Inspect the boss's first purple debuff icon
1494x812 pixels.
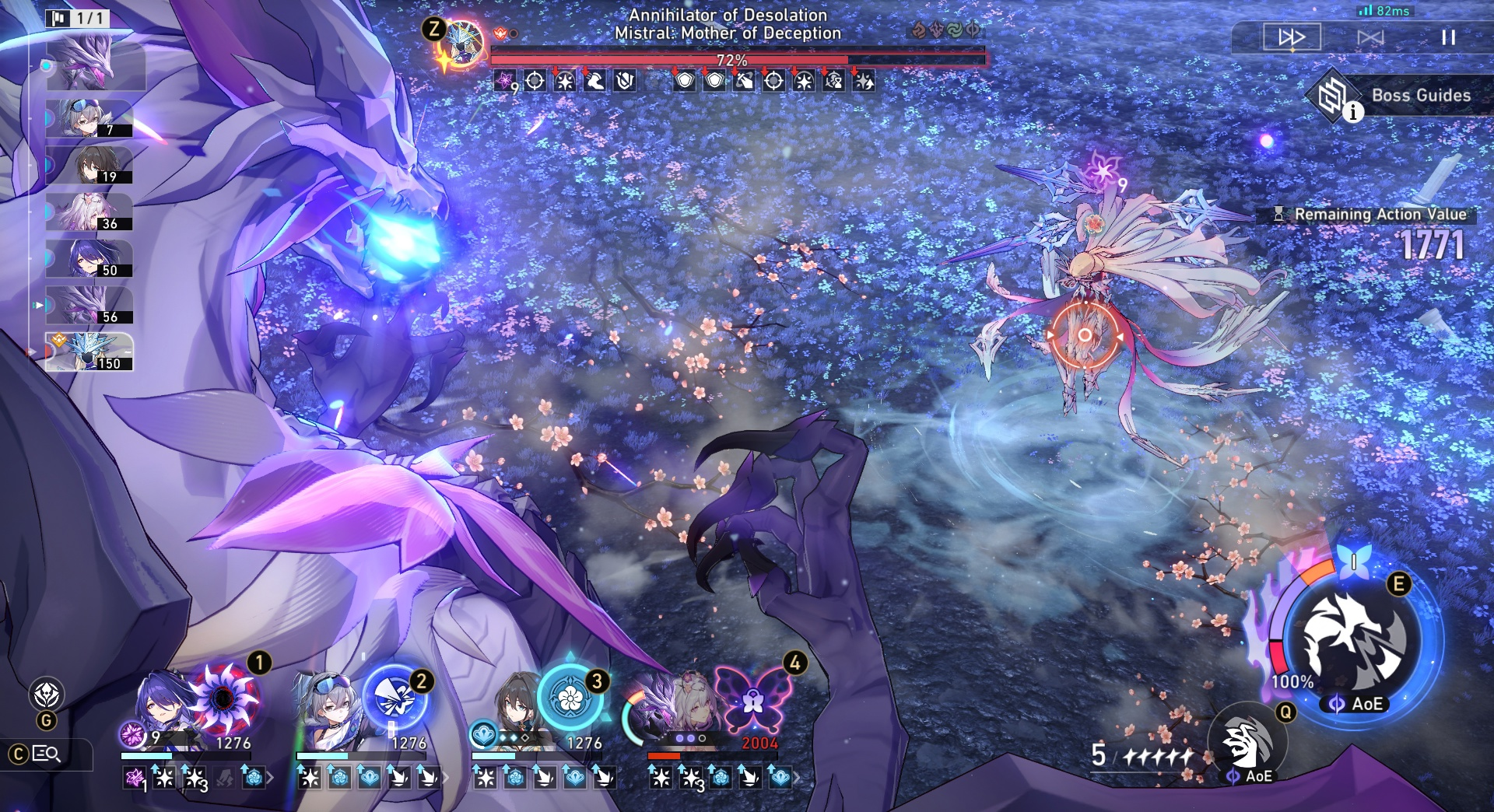506,80
